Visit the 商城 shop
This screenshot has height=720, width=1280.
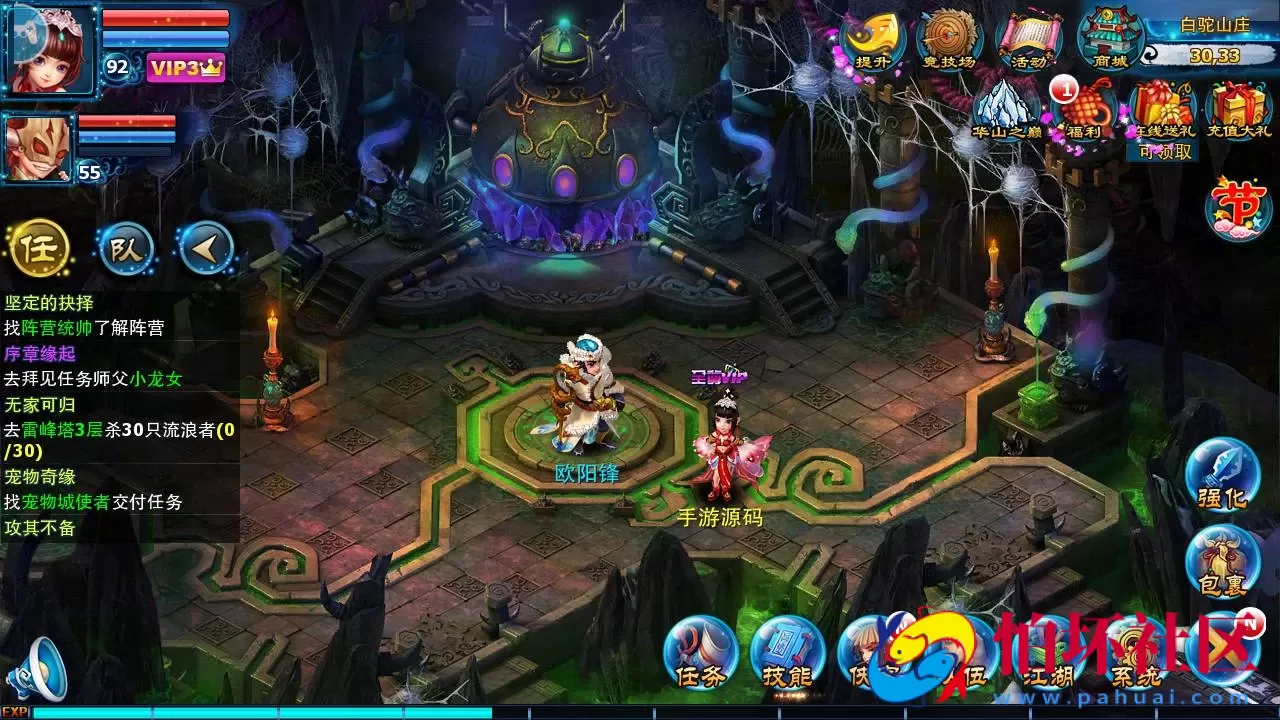click(1109, 40)
